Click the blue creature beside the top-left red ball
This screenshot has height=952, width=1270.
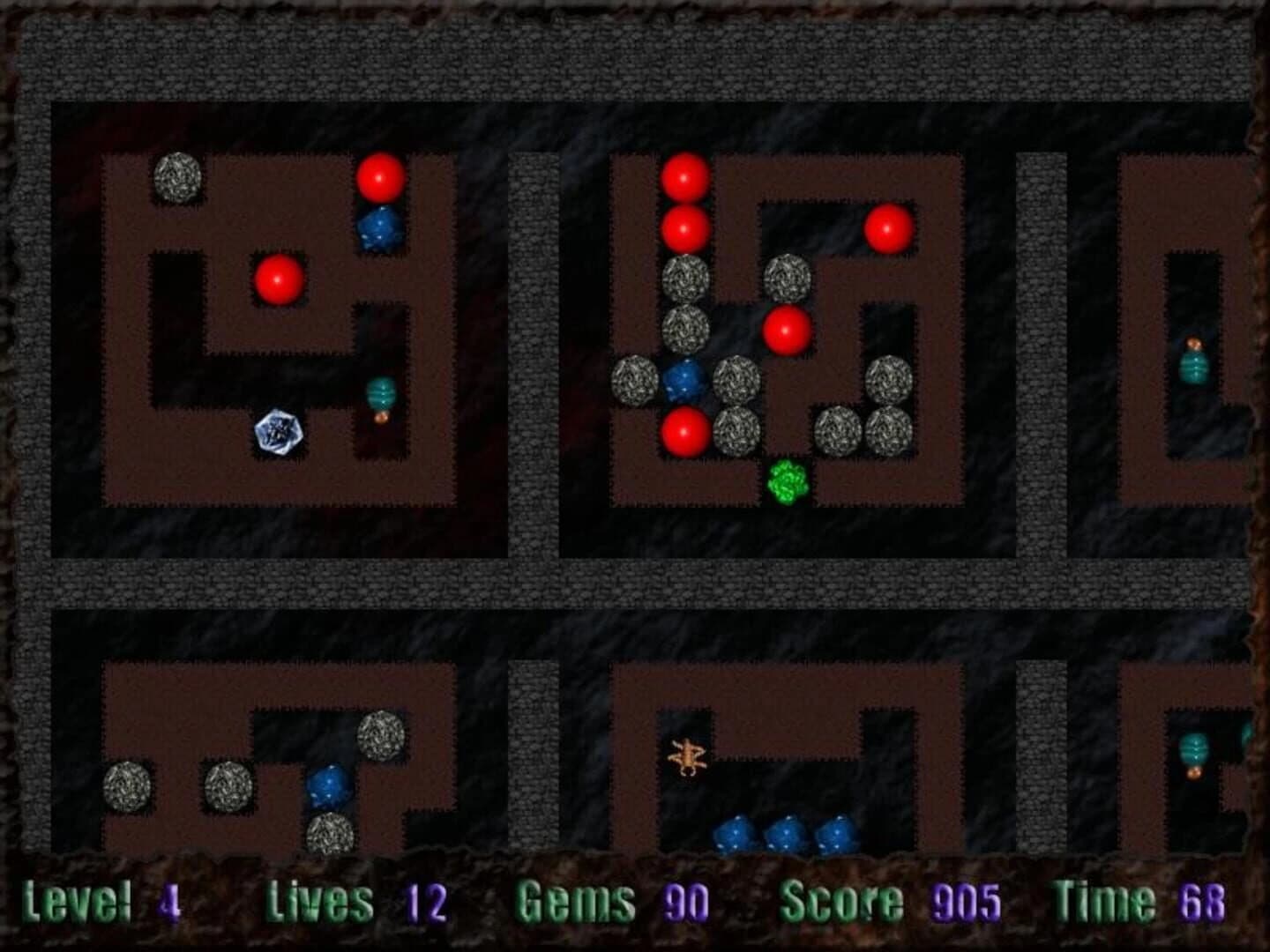[379, 227]
